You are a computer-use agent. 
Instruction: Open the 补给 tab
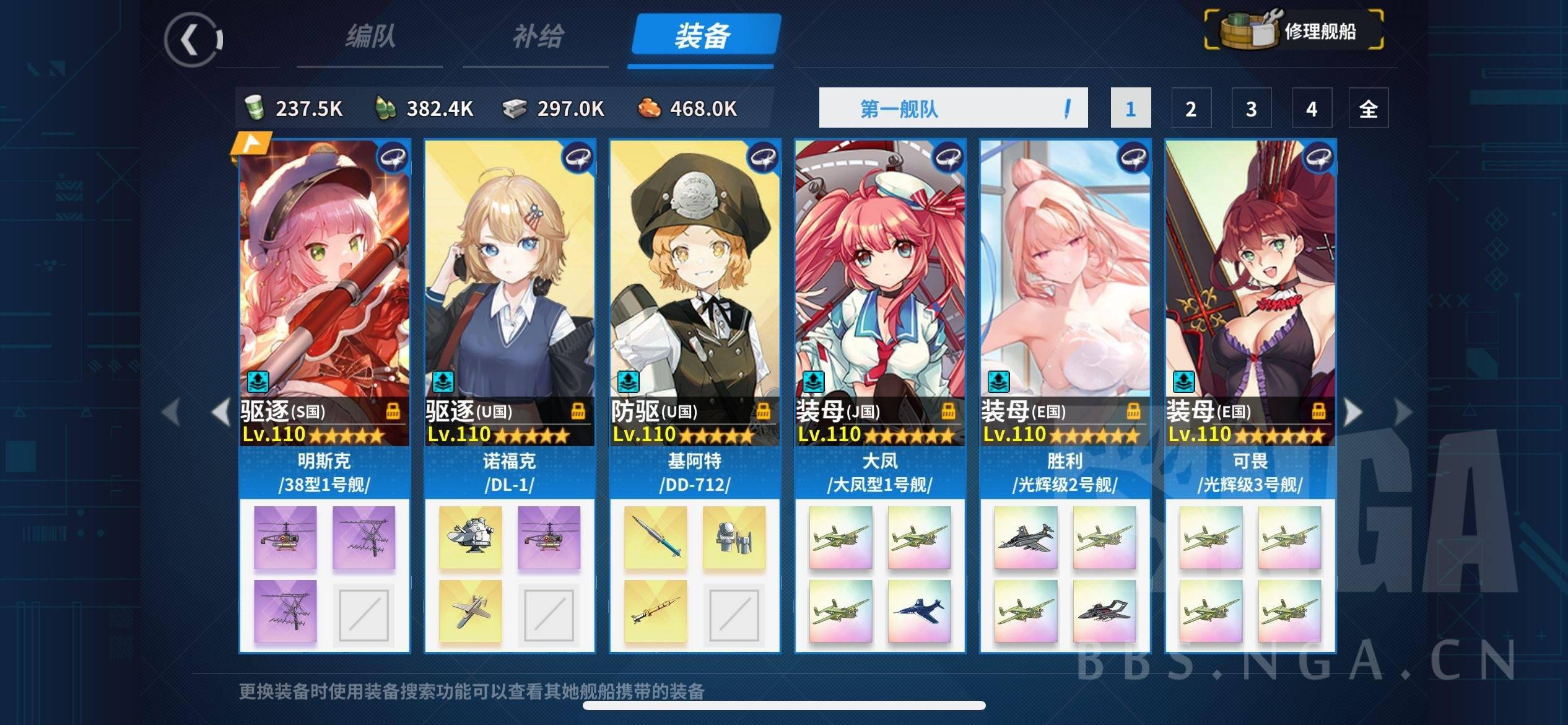[x=537, y=37]
